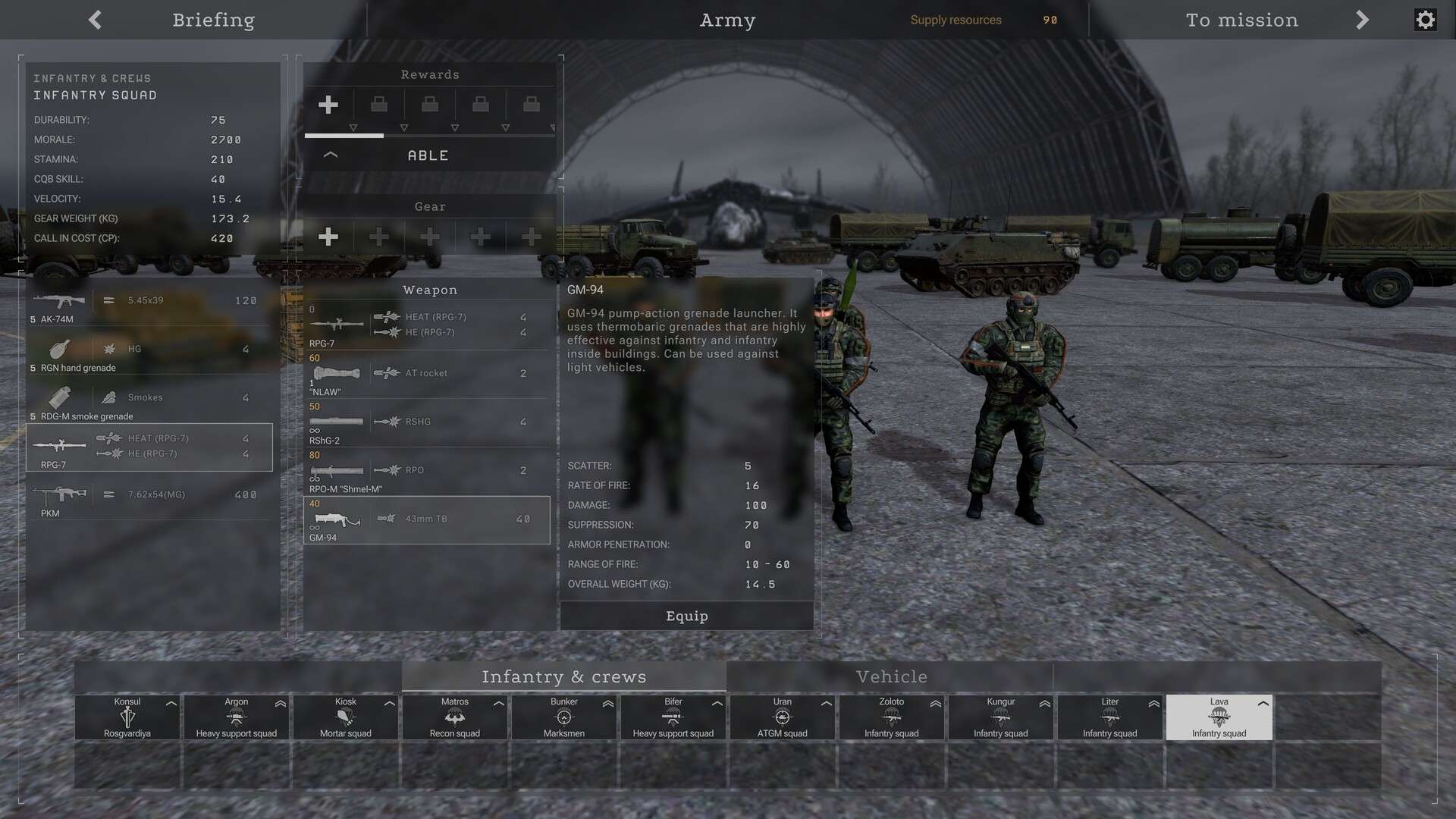The width and height of the screenshot is (1456, 819).
Task: Proceed using the To mission arrow
Action: (x=1361, y=20)
